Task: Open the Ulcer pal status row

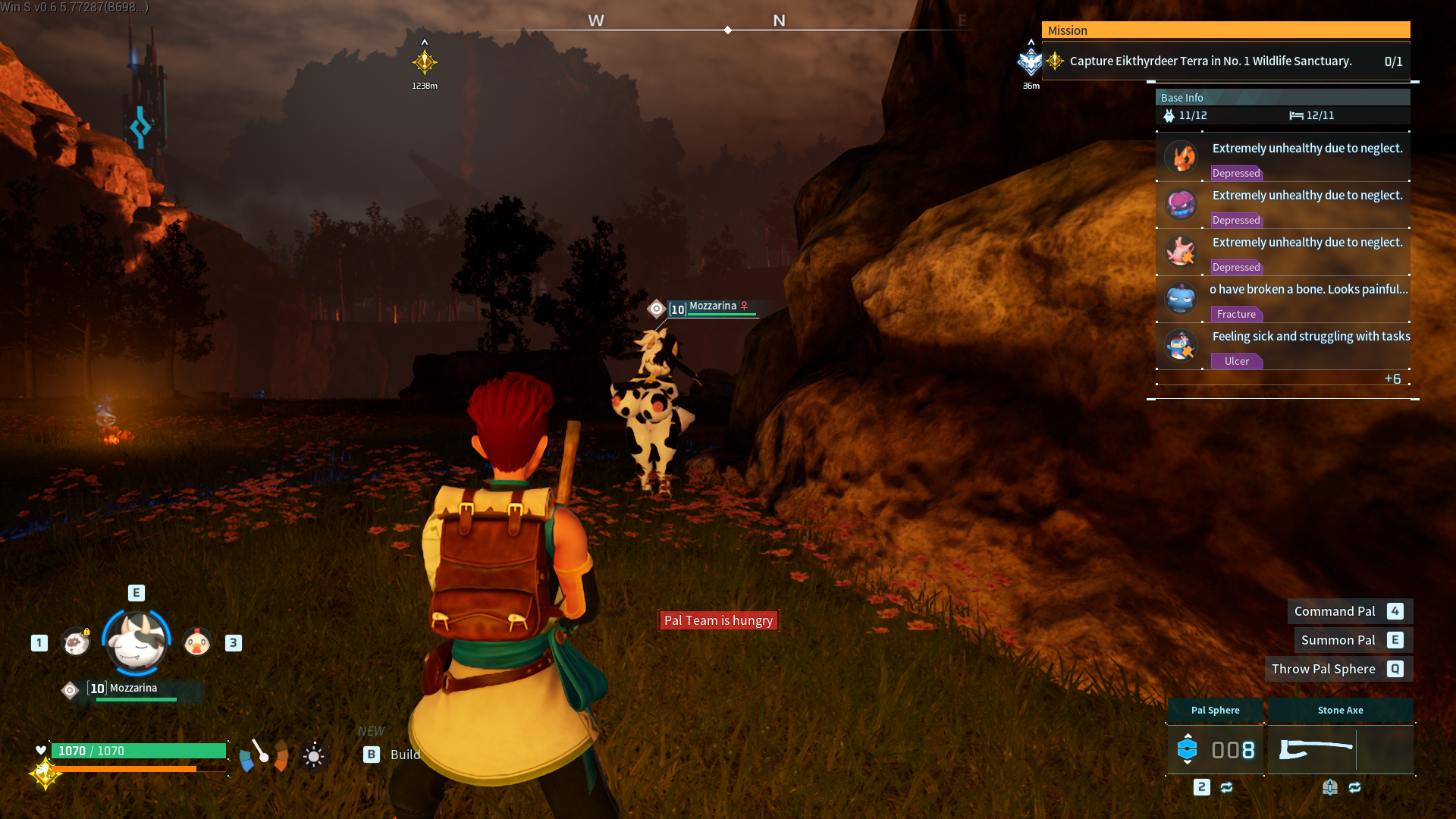Action: [x=1283, y=347]
